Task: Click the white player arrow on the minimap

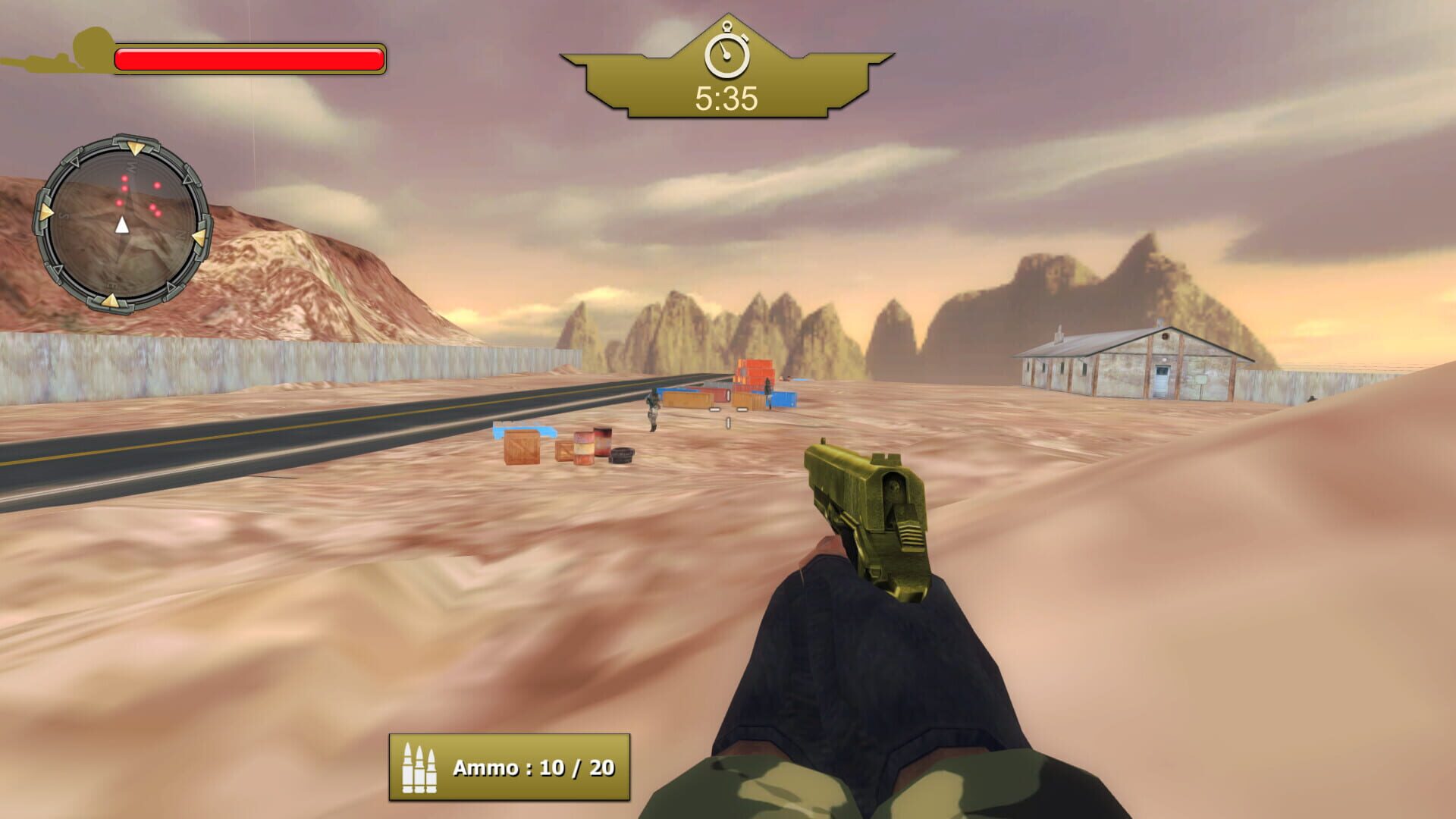Action: 122,224
